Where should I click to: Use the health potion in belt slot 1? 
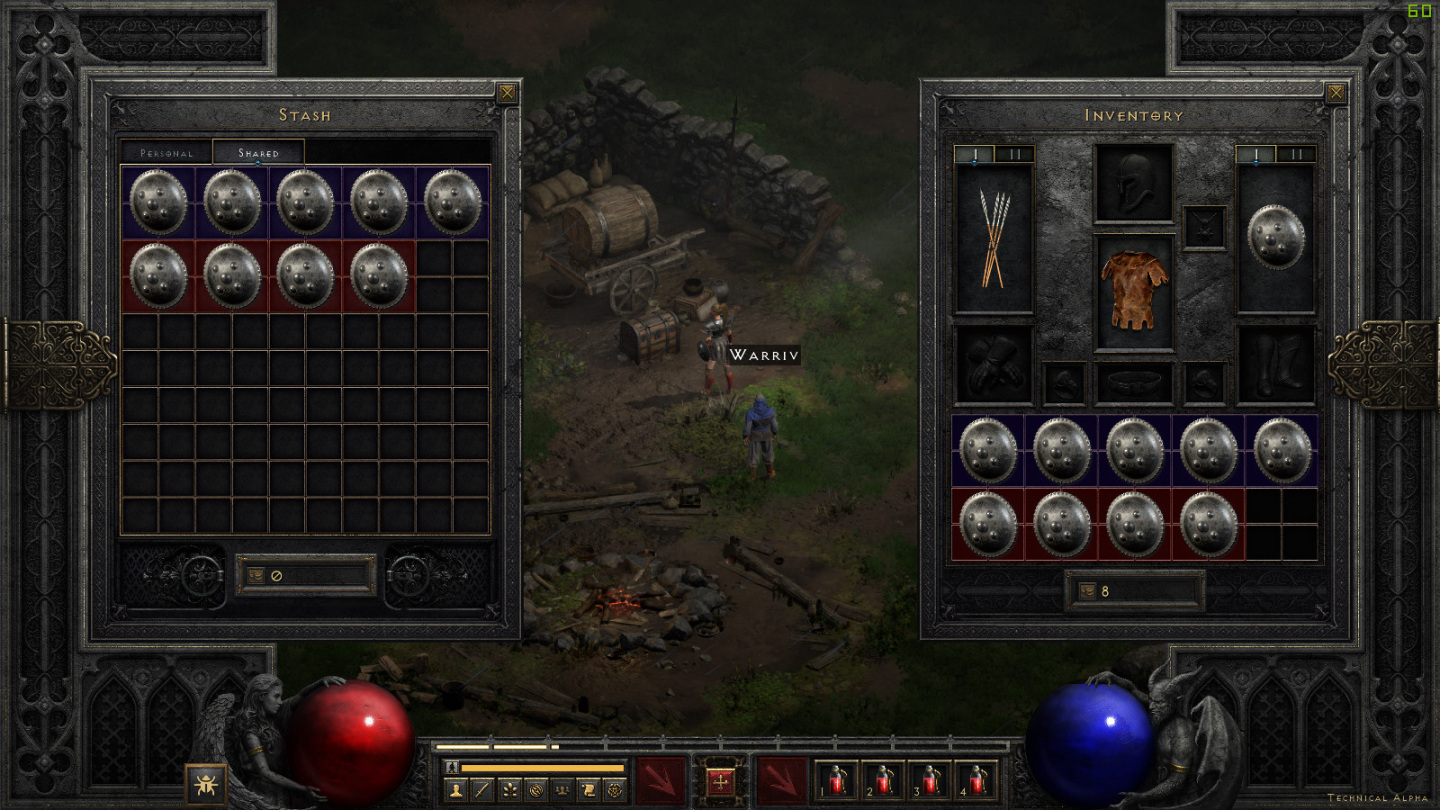pos(837,780)
